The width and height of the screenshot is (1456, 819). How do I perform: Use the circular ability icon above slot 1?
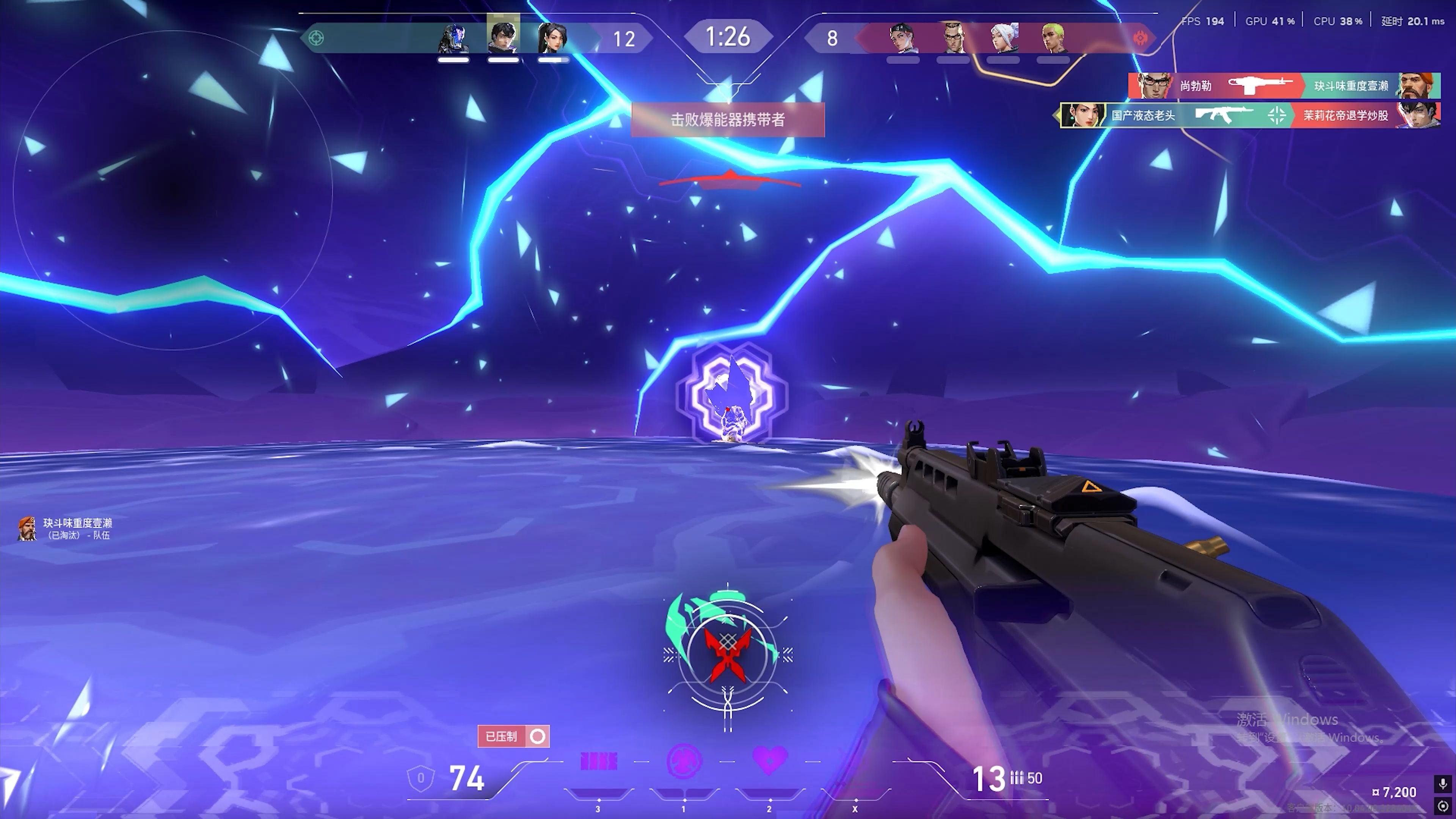(684, 761)
